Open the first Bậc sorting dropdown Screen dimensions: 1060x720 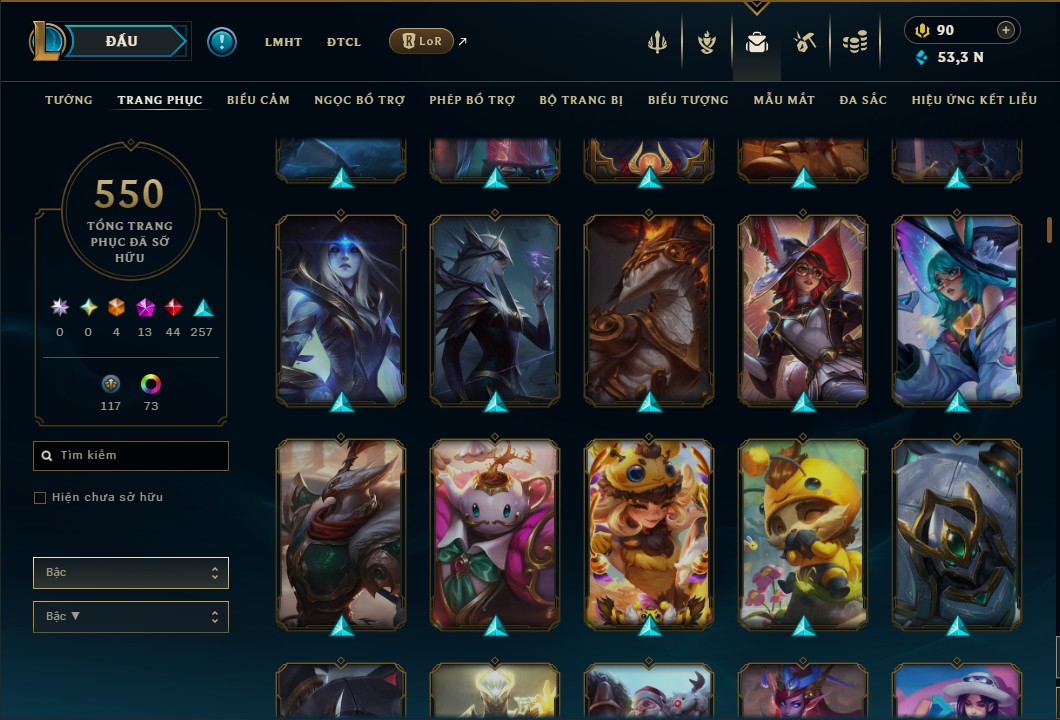point(131,573)
